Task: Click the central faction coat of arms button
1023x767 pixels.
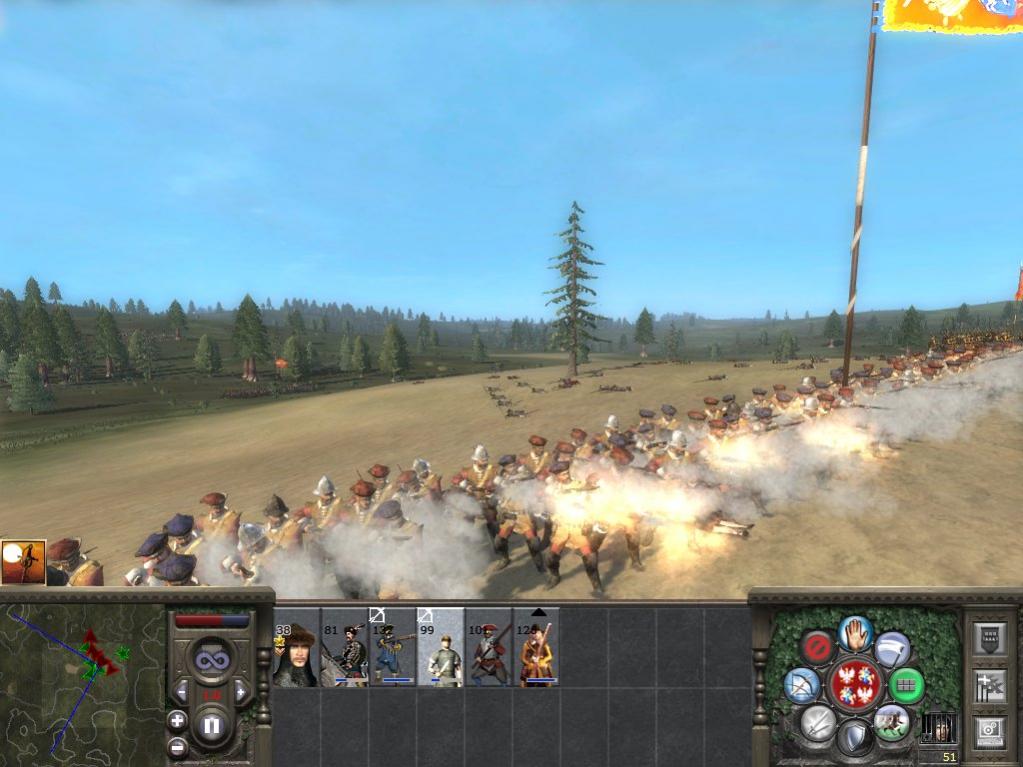Action: [x=855, y=685]
